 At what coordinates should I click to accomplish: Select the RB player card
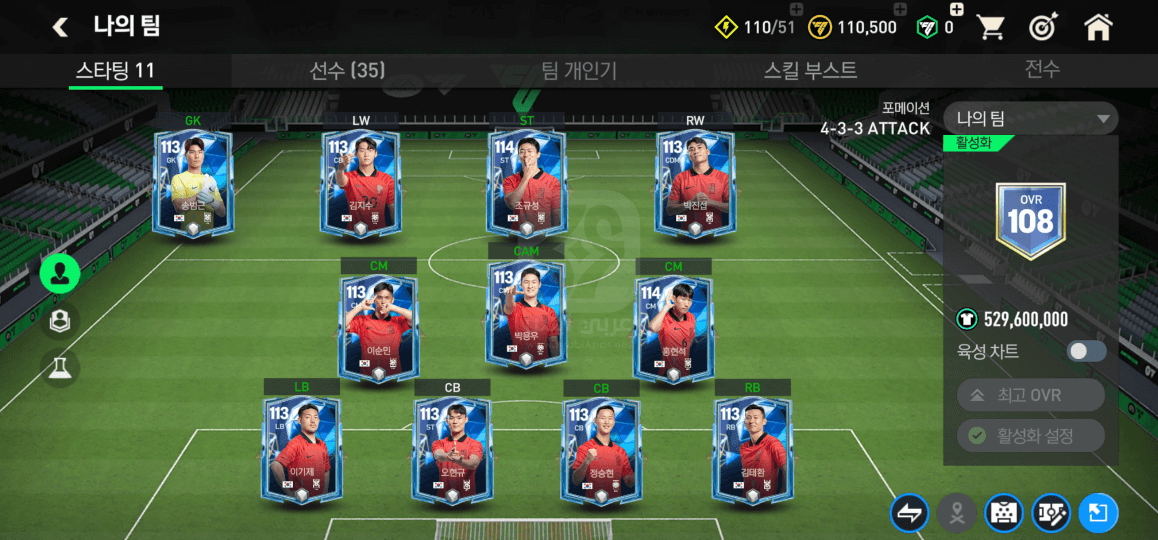point(752,451)
